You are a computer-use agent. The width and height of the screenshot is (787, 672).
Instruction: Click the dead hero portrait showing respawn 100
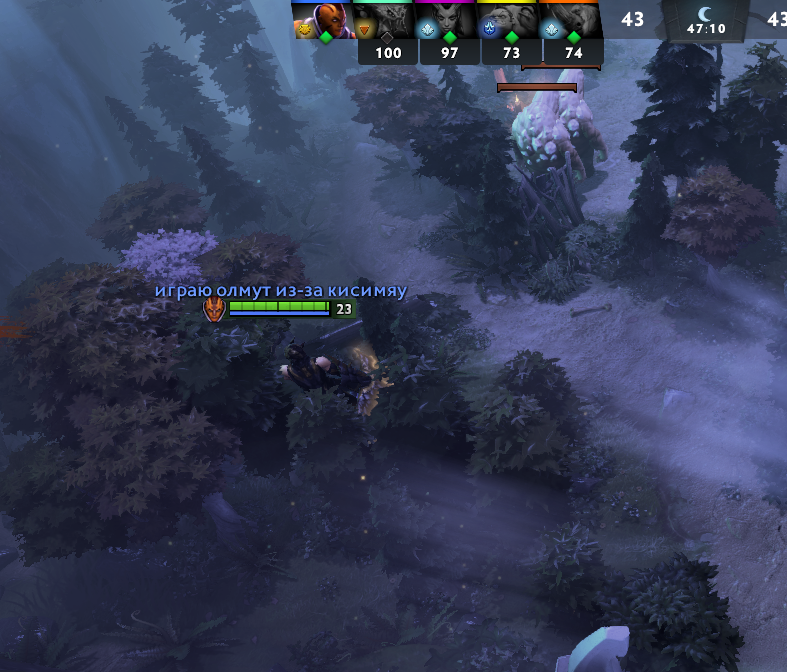pyautogui.click(x=386, y=20)
